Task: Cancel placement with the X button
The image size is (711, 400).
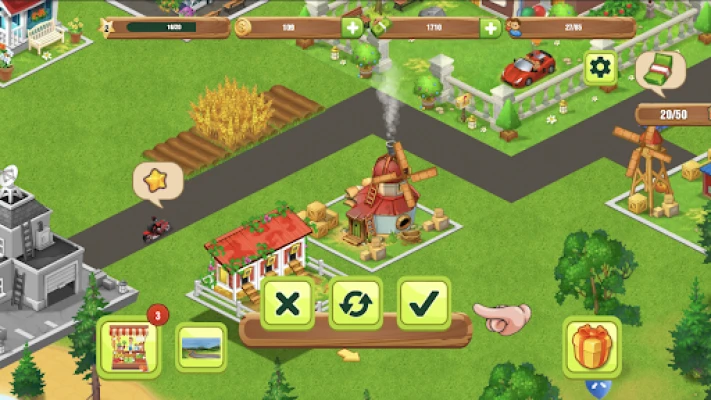Action: point(287,303)
